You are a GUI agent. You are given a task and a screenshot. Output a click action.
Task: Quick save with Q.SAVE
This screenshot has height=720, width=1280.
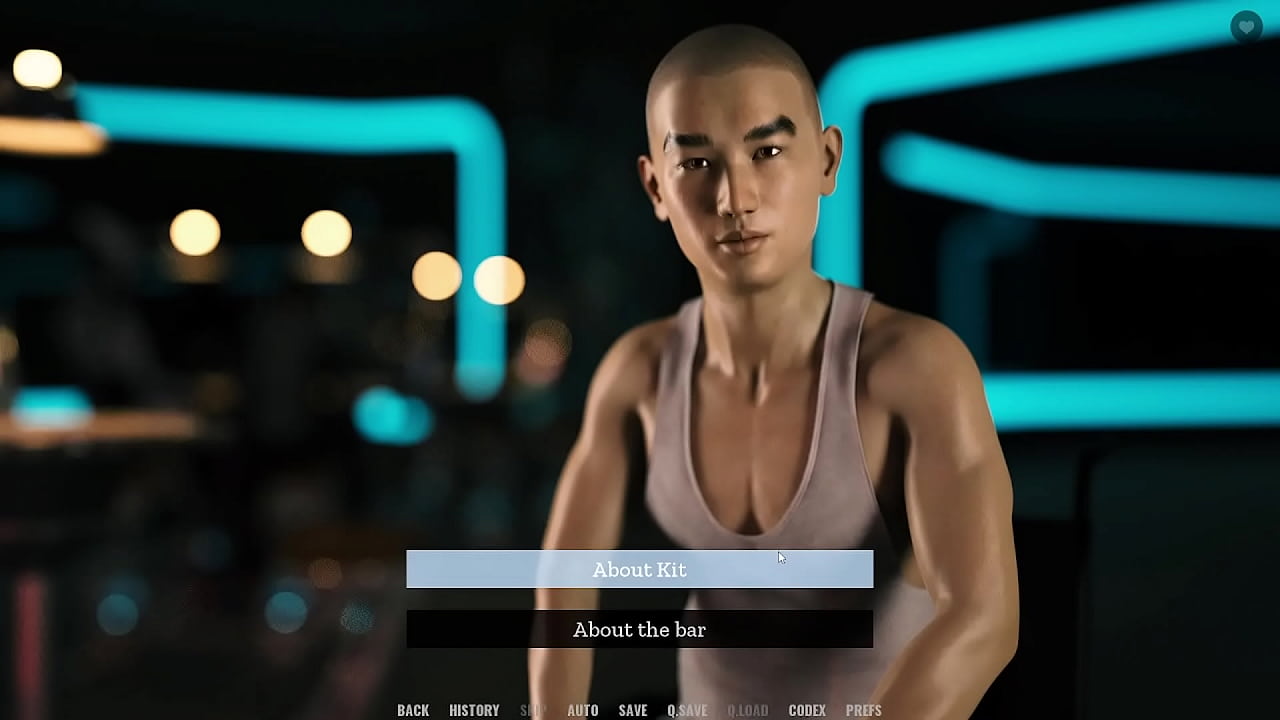click(x=687, y=710)
